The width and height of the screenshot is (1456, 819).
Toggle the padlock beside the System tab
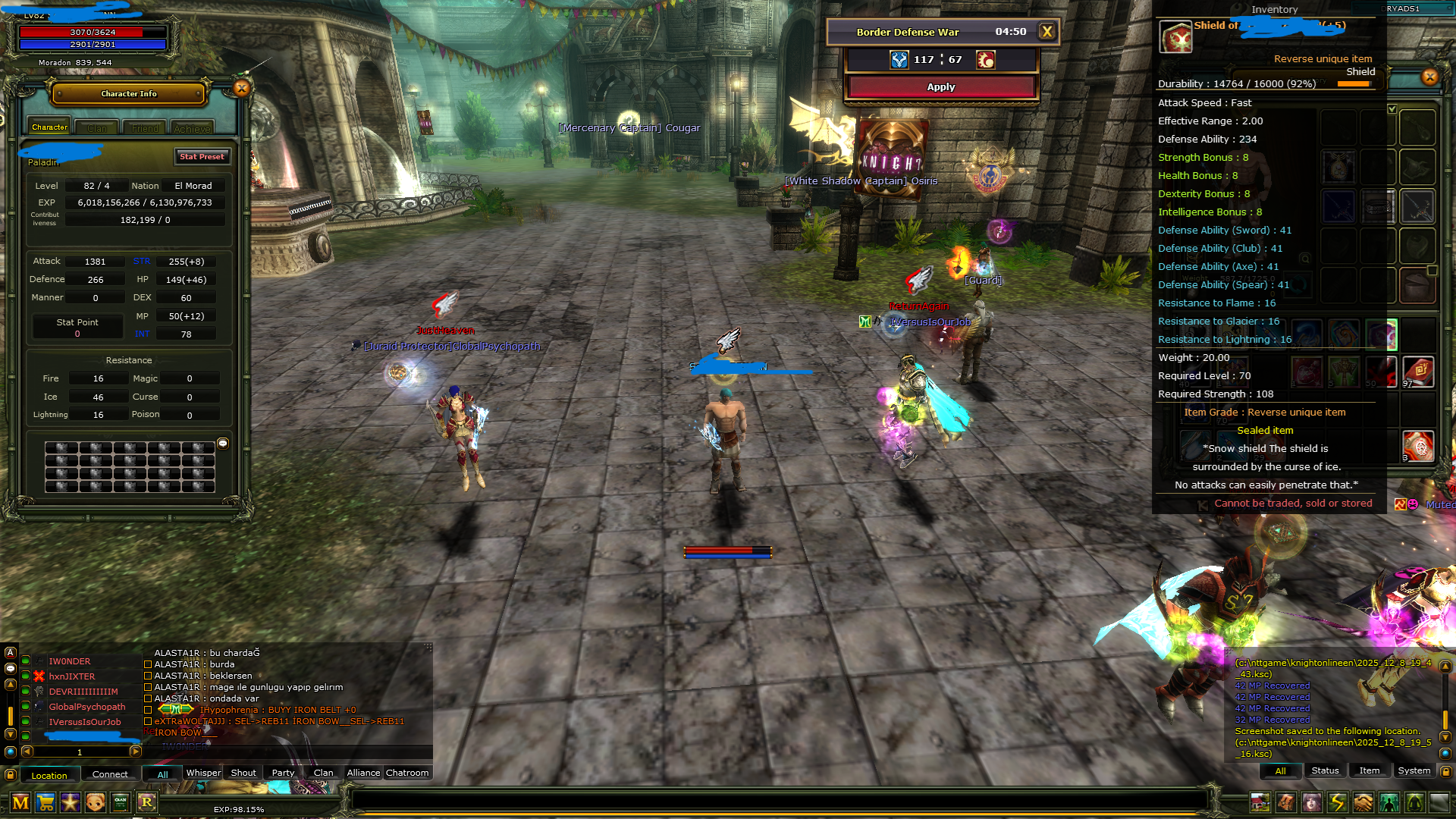point(1445,771)
